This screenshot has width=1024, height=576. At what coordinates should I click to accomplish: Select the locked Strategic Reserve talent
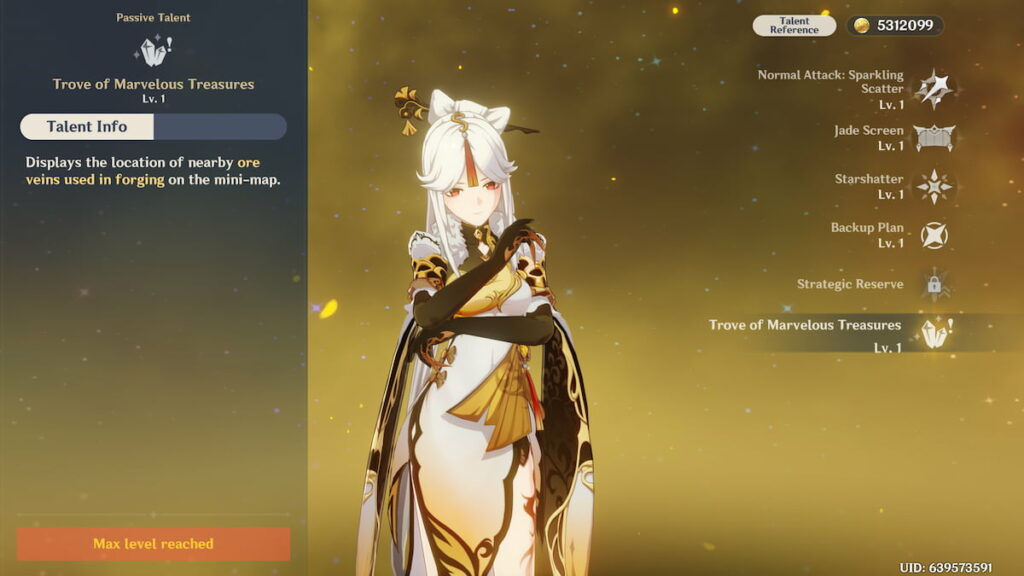coord(934,284)
